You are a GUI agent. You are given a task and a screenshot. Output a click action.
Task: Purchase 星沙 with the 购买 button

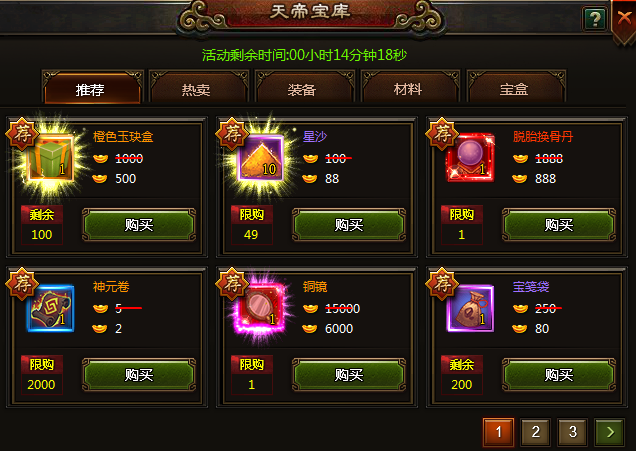click(348, 225)
